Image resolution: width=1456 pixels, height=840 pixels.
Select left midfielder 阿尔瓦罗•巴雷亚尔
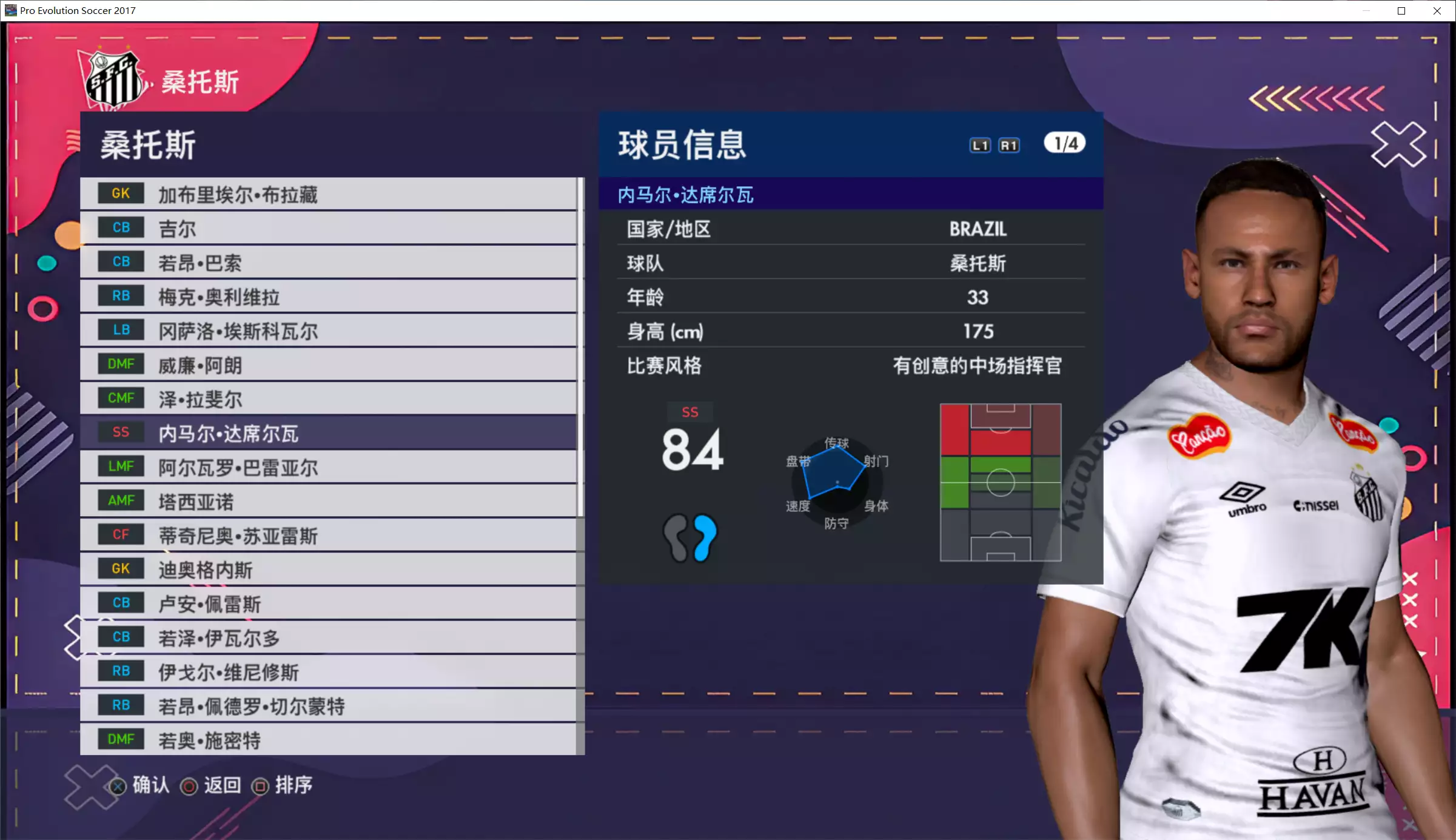point(327,467)
